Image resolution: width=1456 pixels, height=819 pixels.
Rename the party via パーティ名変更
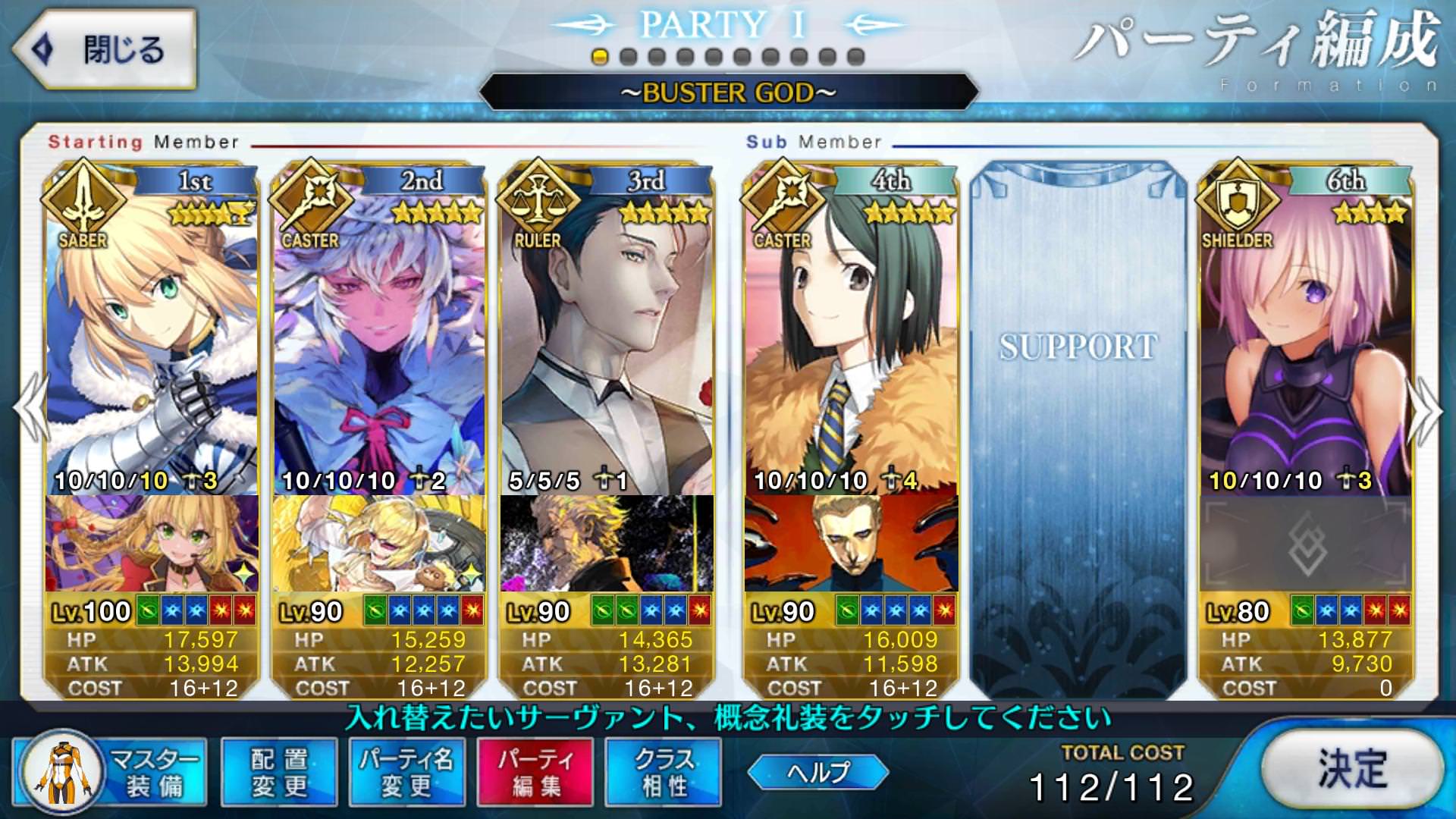407,772
